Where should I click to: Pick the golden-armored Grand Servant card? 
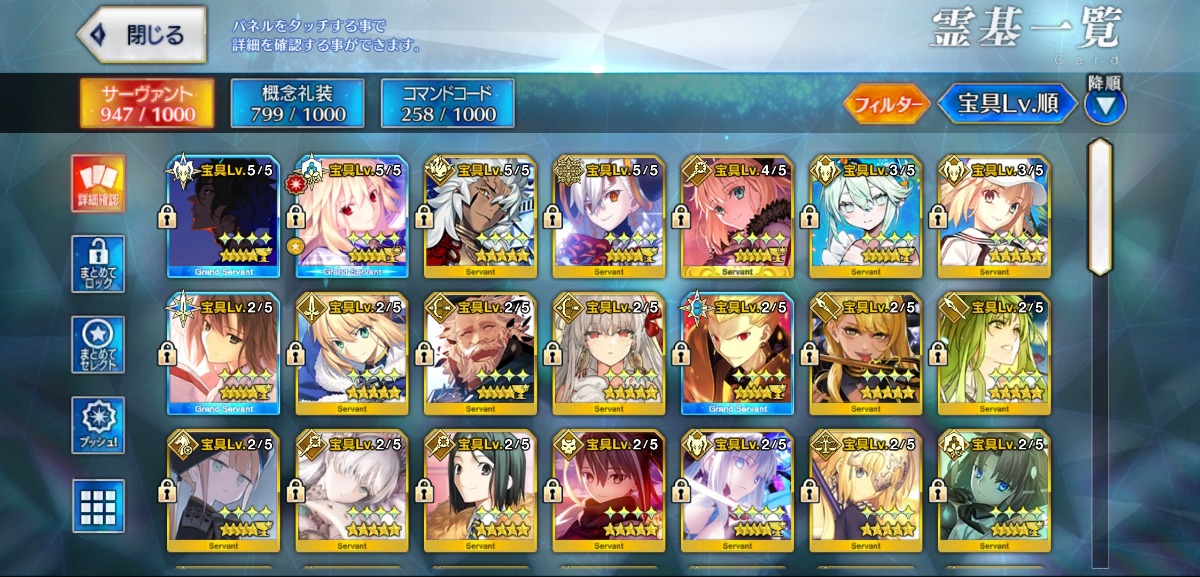[x=737, y=354]
